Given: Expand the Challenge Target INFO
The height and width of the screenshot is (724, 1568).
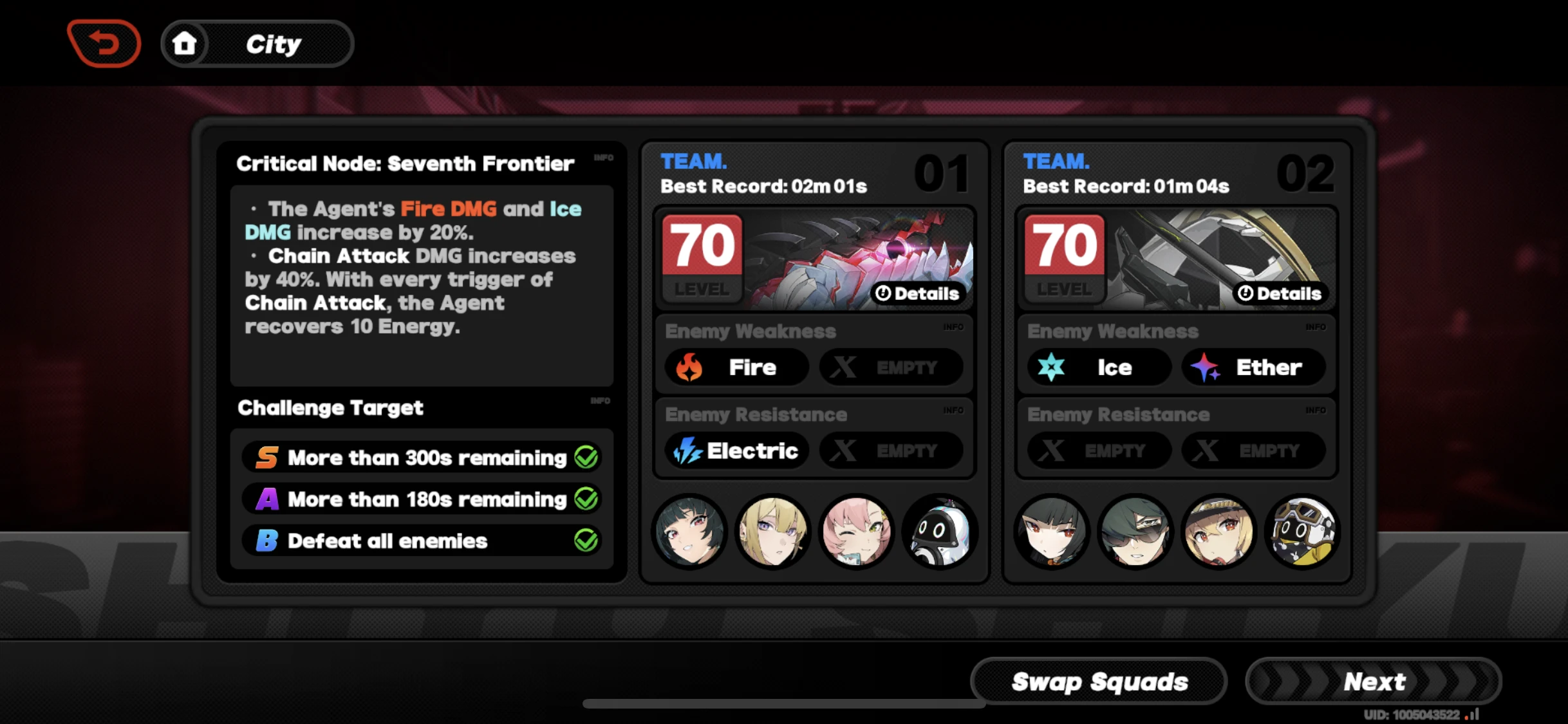Looking at the screenshot, I should coord(600,400).
